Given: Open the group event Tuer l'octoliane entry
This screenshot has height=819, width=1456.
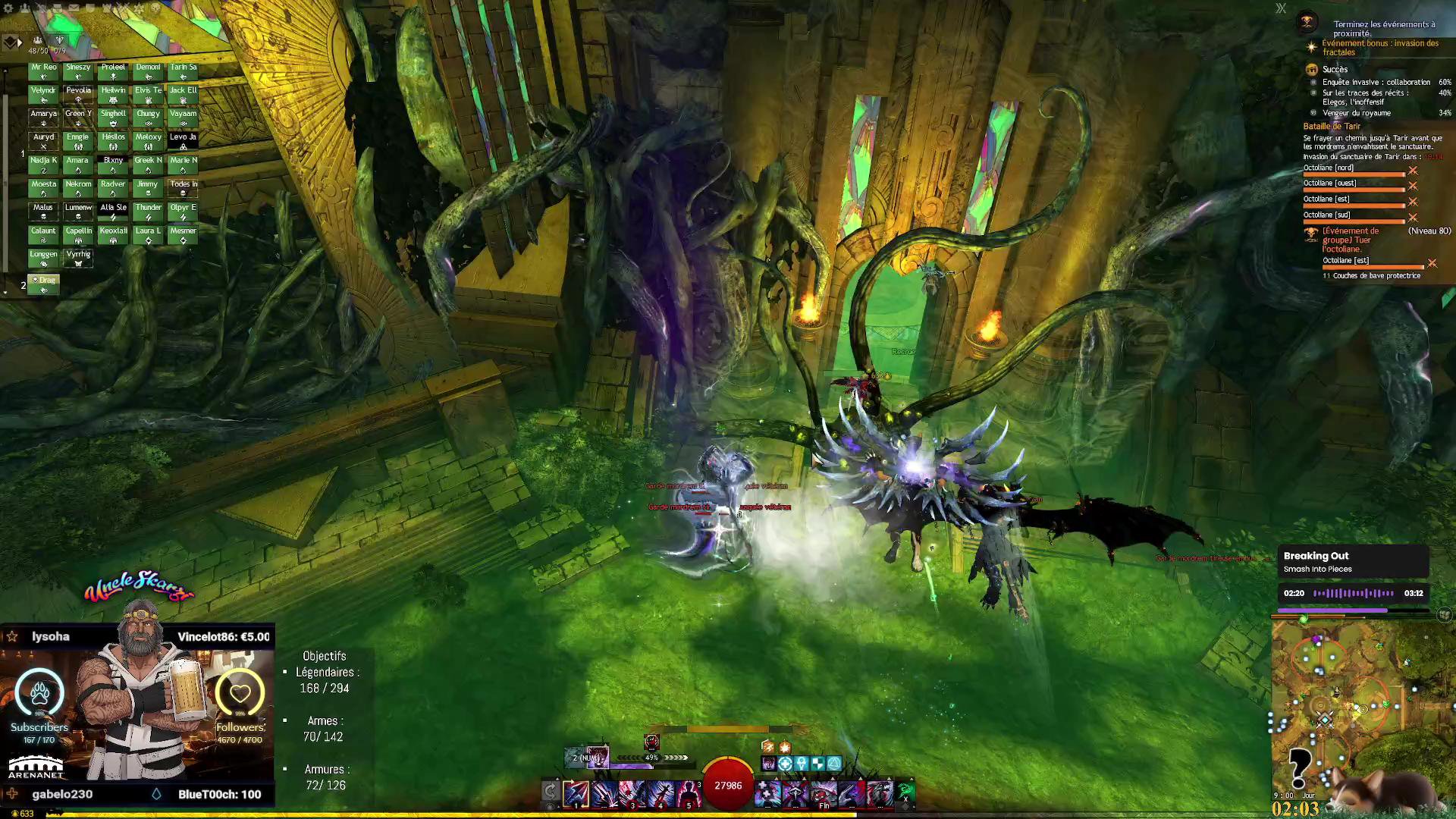Looking at the screenshot, I should 1351,240.
